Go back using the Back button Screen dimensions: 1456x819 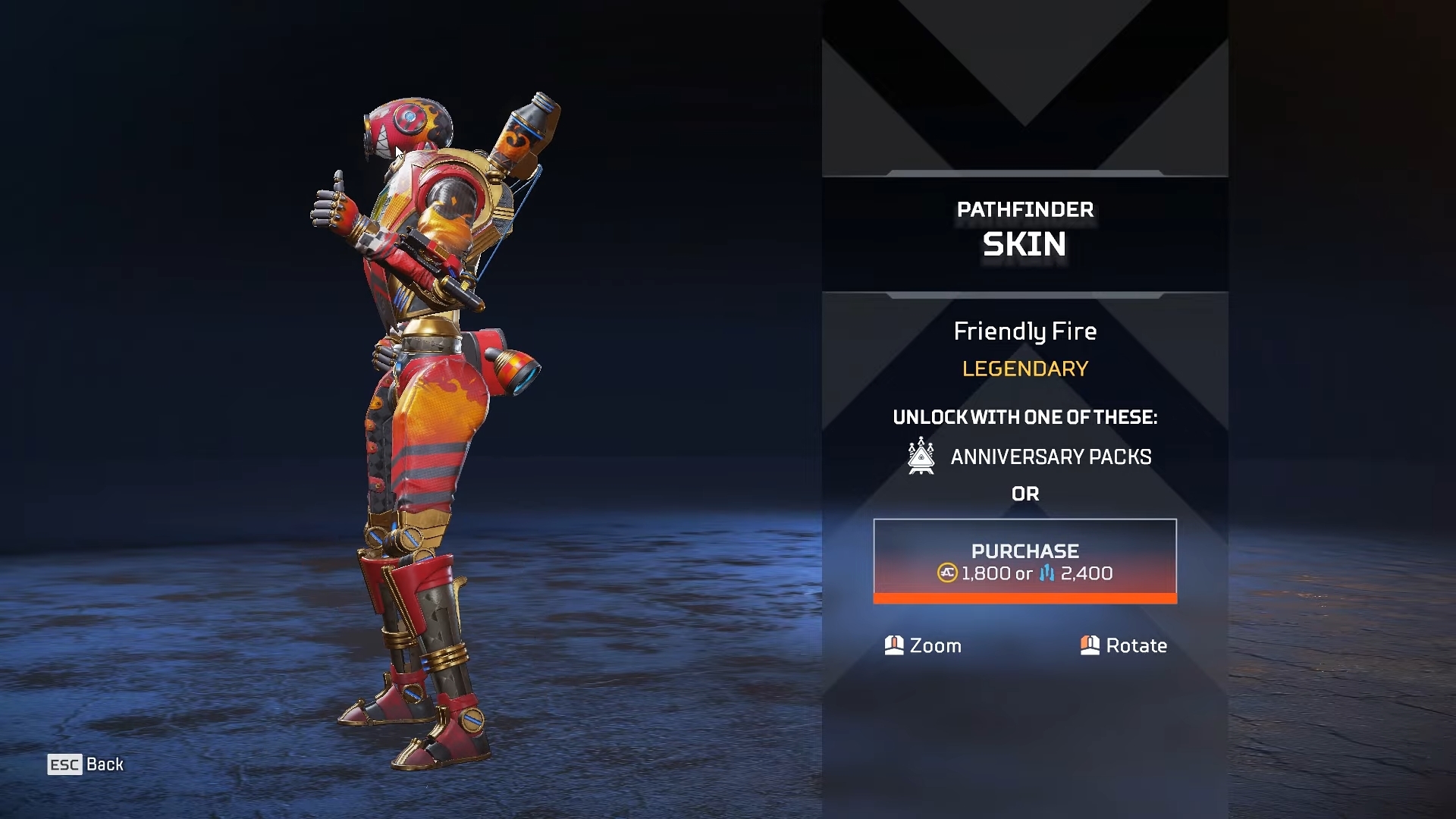86,764
